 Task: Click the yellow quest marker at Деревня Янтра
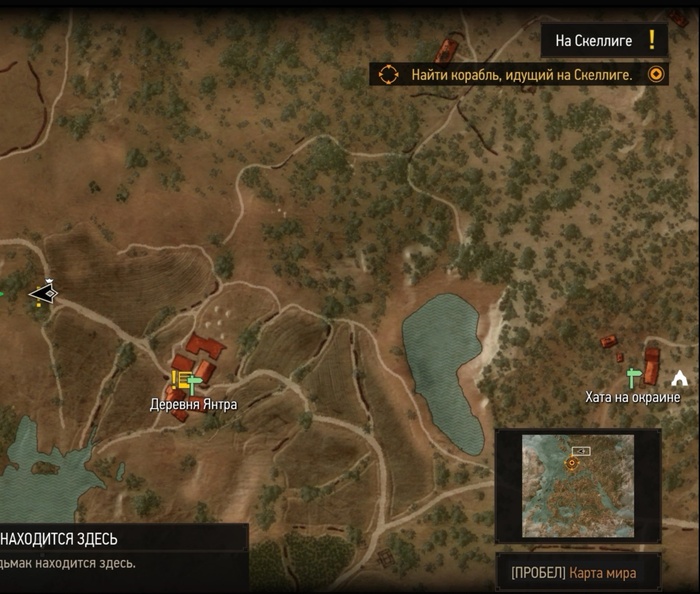click(x=180, y=379)
